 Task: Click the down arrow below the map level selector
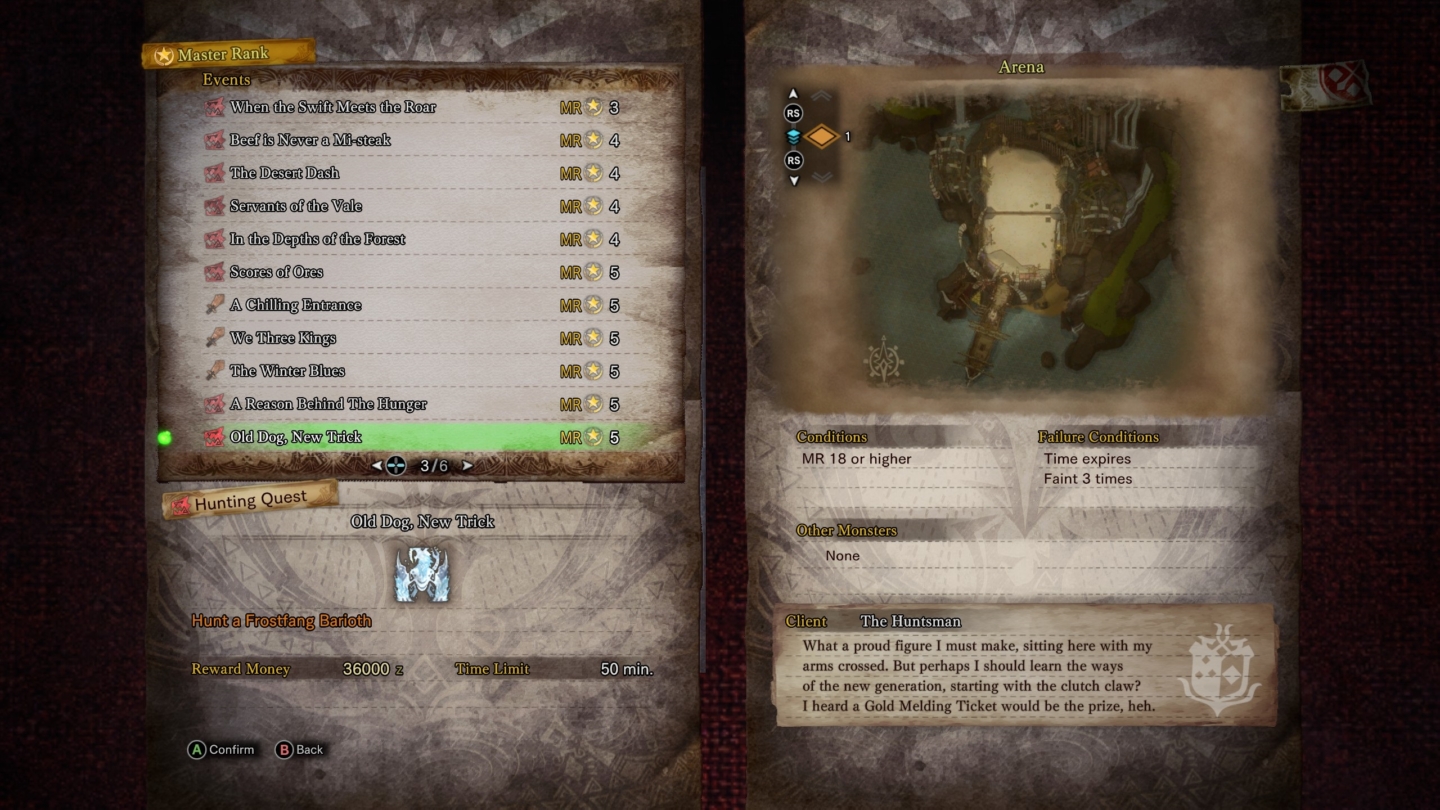(x=793, y=181)
